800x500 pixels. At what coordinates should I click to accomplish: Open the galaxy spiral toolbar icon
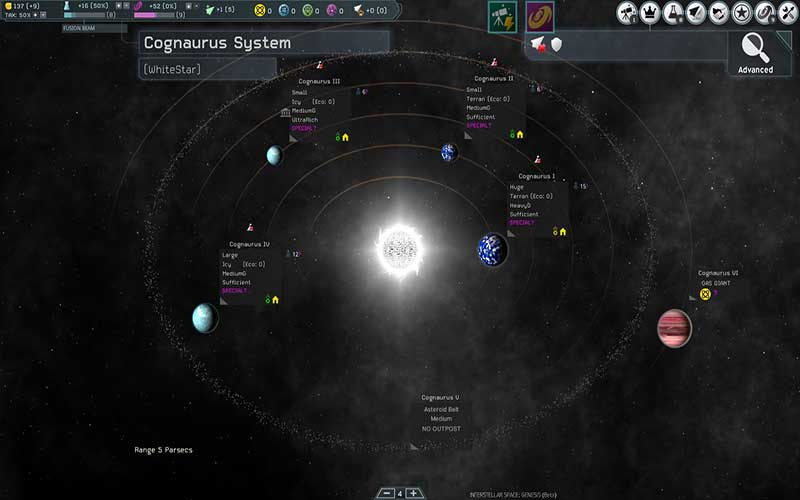point(764,13)
